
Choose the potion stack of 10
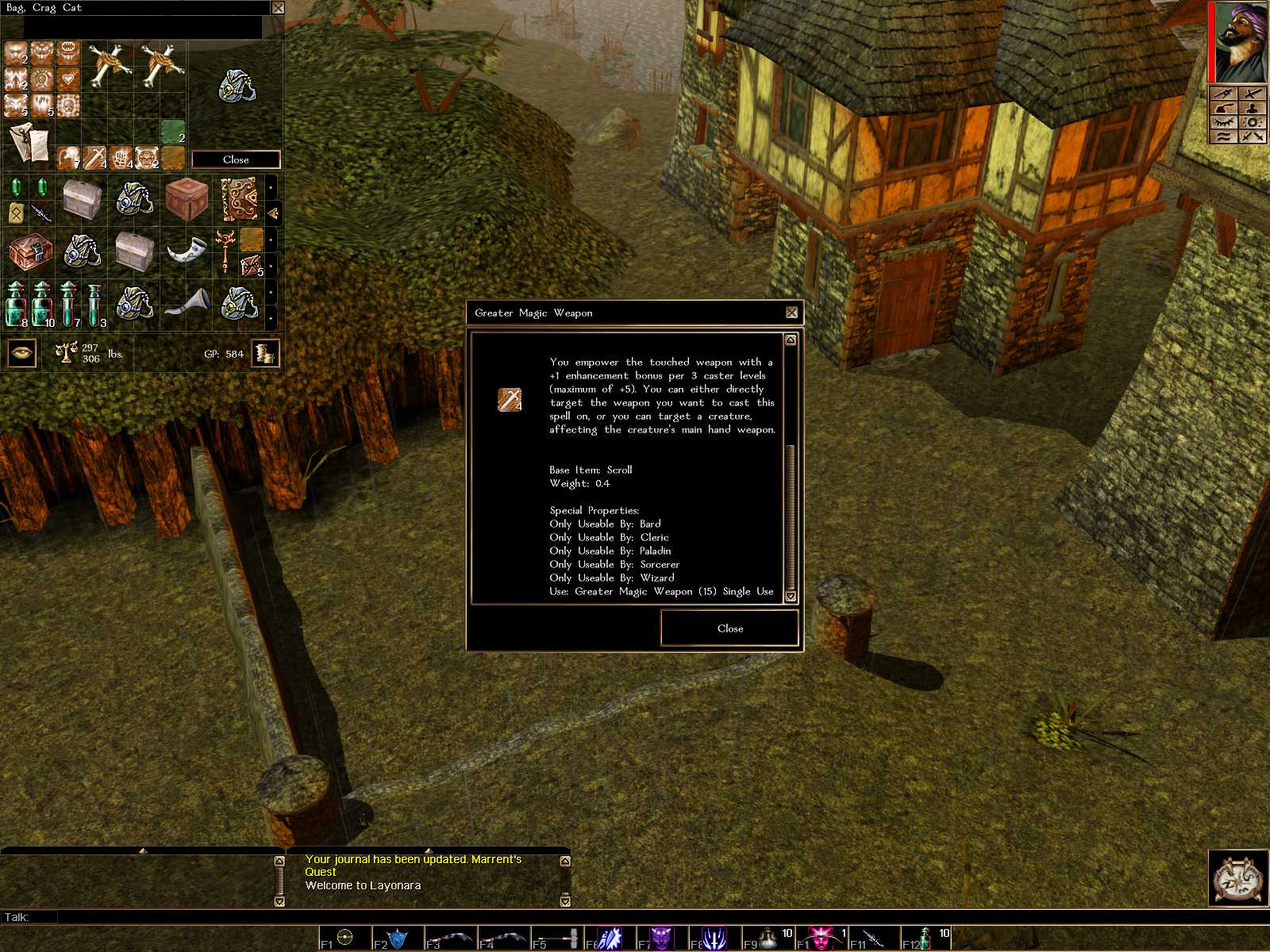click(x=42, y=305)
